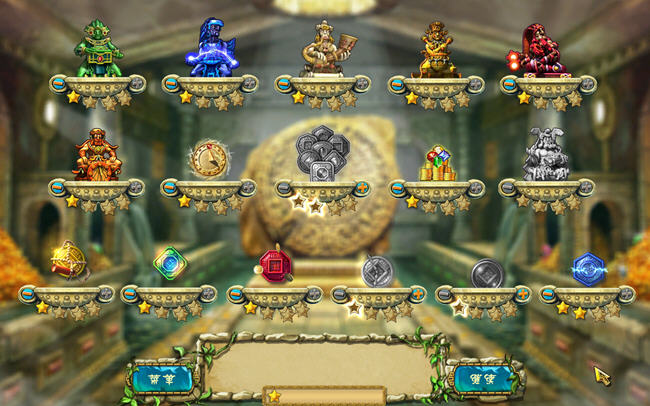Choose the golden drum item
This screenshot has width=650, height=406.
click(x=68, y=261)
